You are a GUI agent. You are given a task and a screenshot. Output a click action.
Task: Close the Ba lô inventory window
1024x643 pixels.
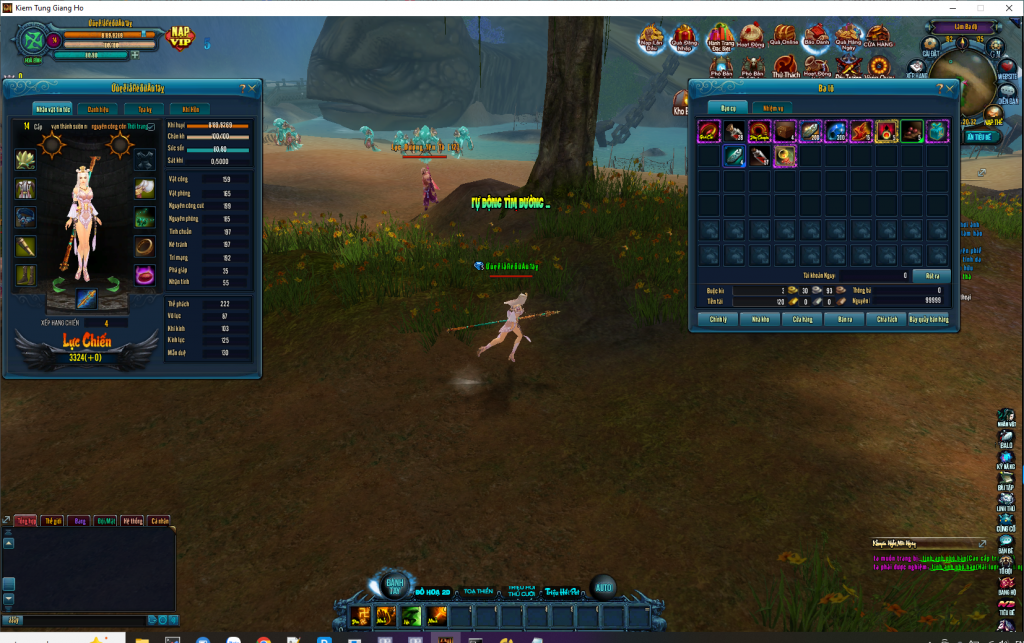pyautogui.click(x=952, y=88)
